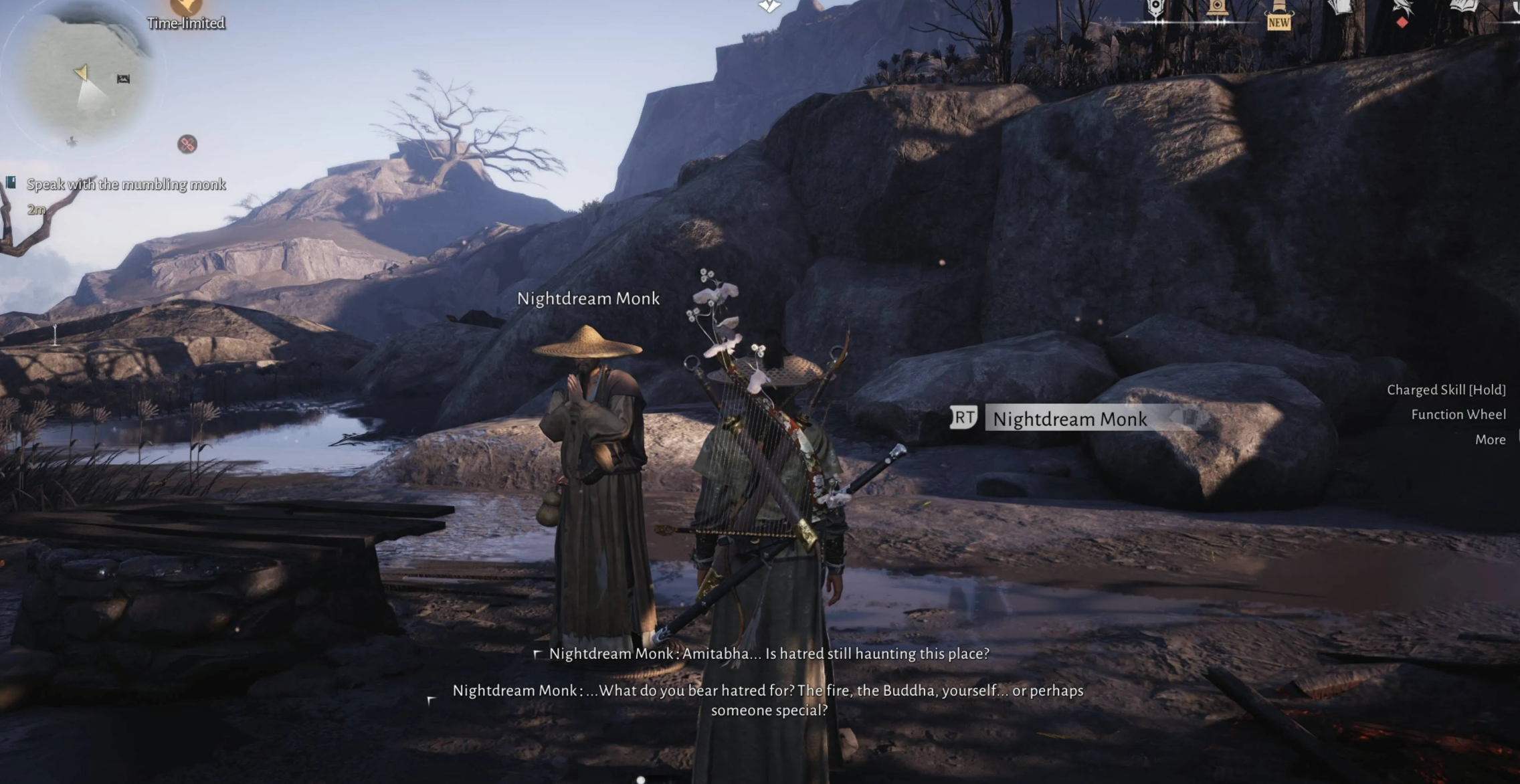Open the 'Speak with the mumbling monk' objective
The width and height of the screenshot is (1520, 784).
point(126,185)
